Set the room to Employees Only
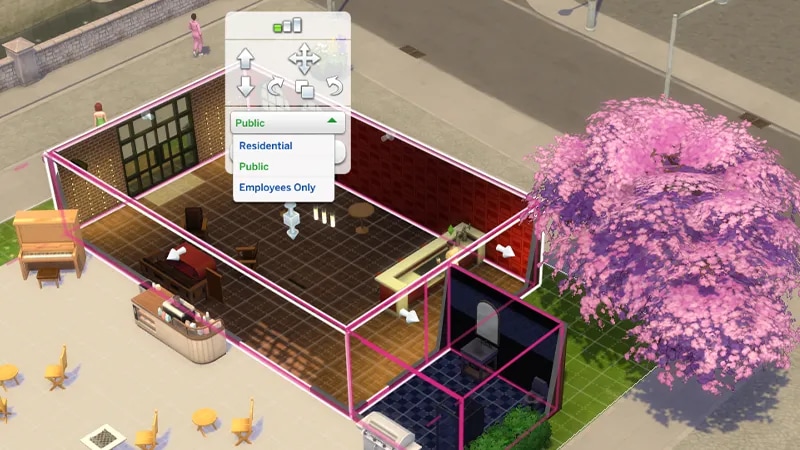Viewport: 800px width, 450px height. click(x=276, y=187)
